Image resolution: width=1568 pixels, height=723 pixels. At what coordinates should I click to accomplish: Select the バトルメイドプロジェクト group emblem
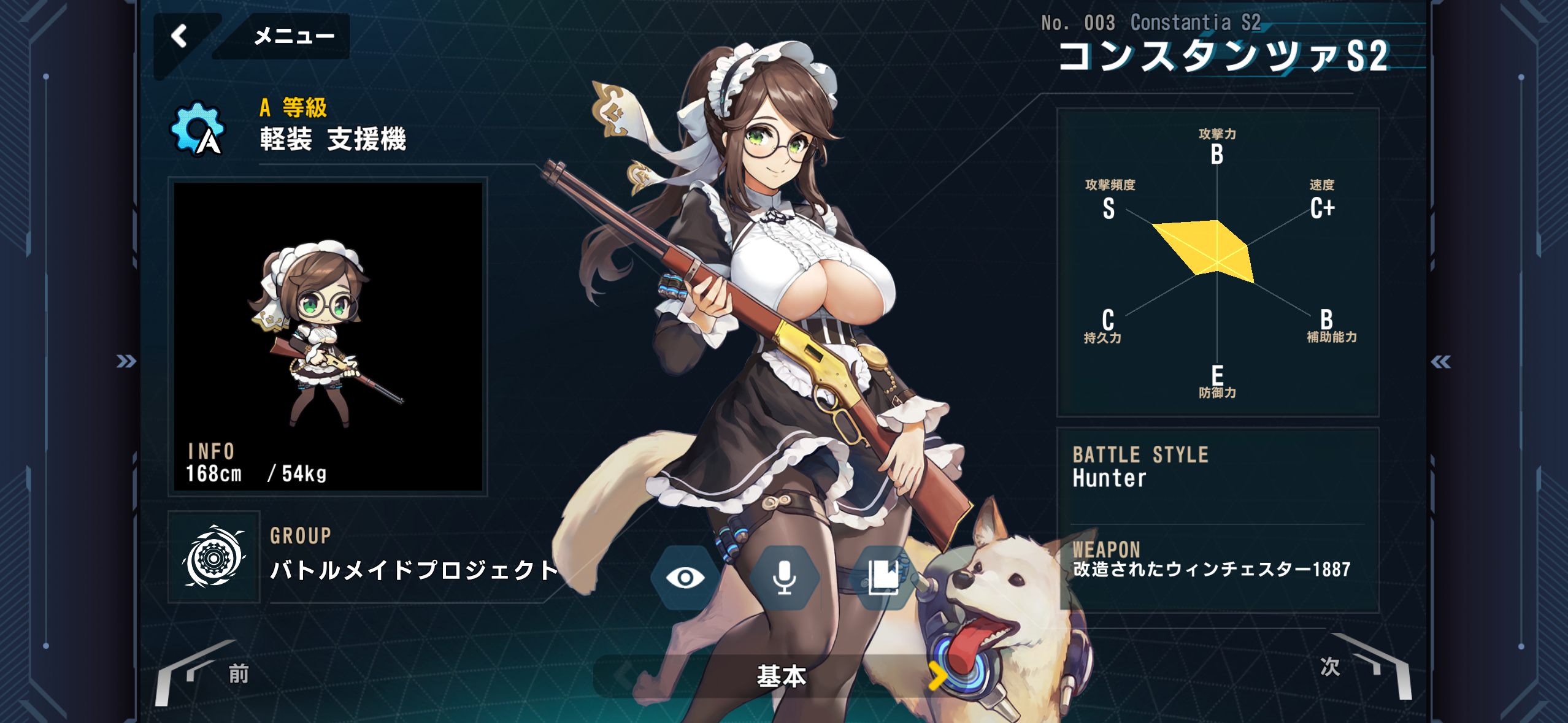(213, 557)
